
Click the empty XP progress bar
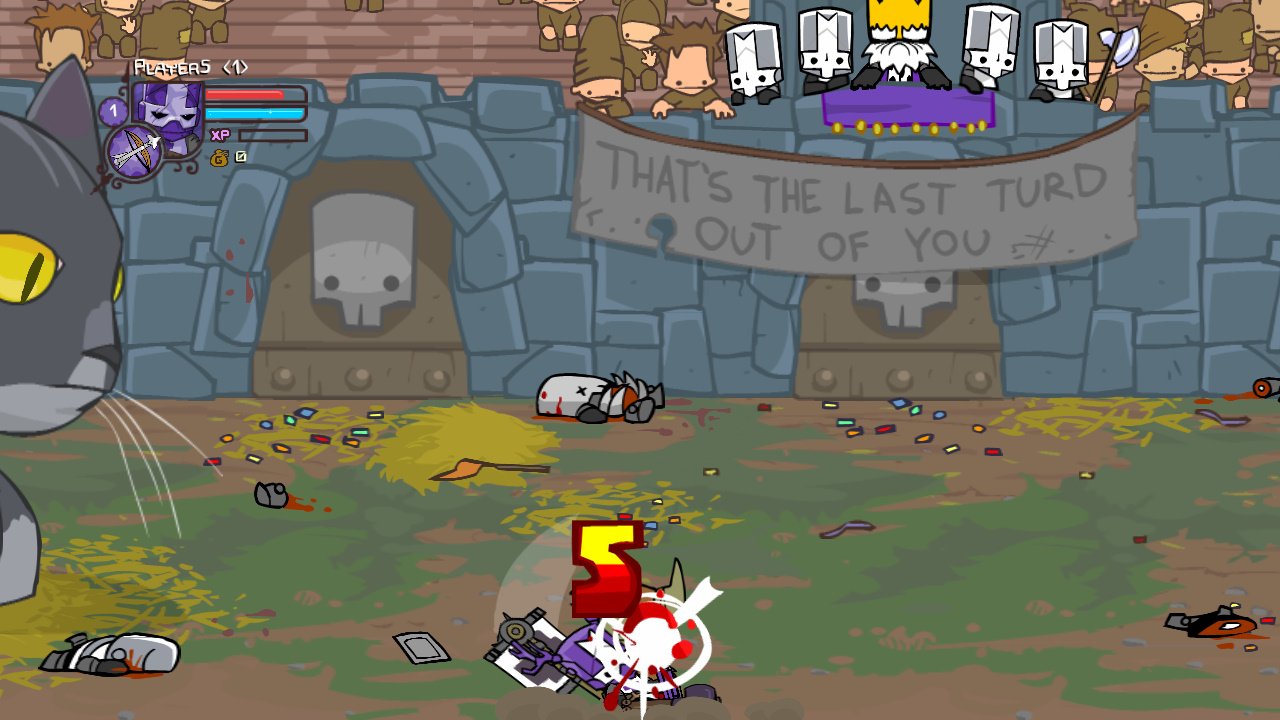(272, 136)
